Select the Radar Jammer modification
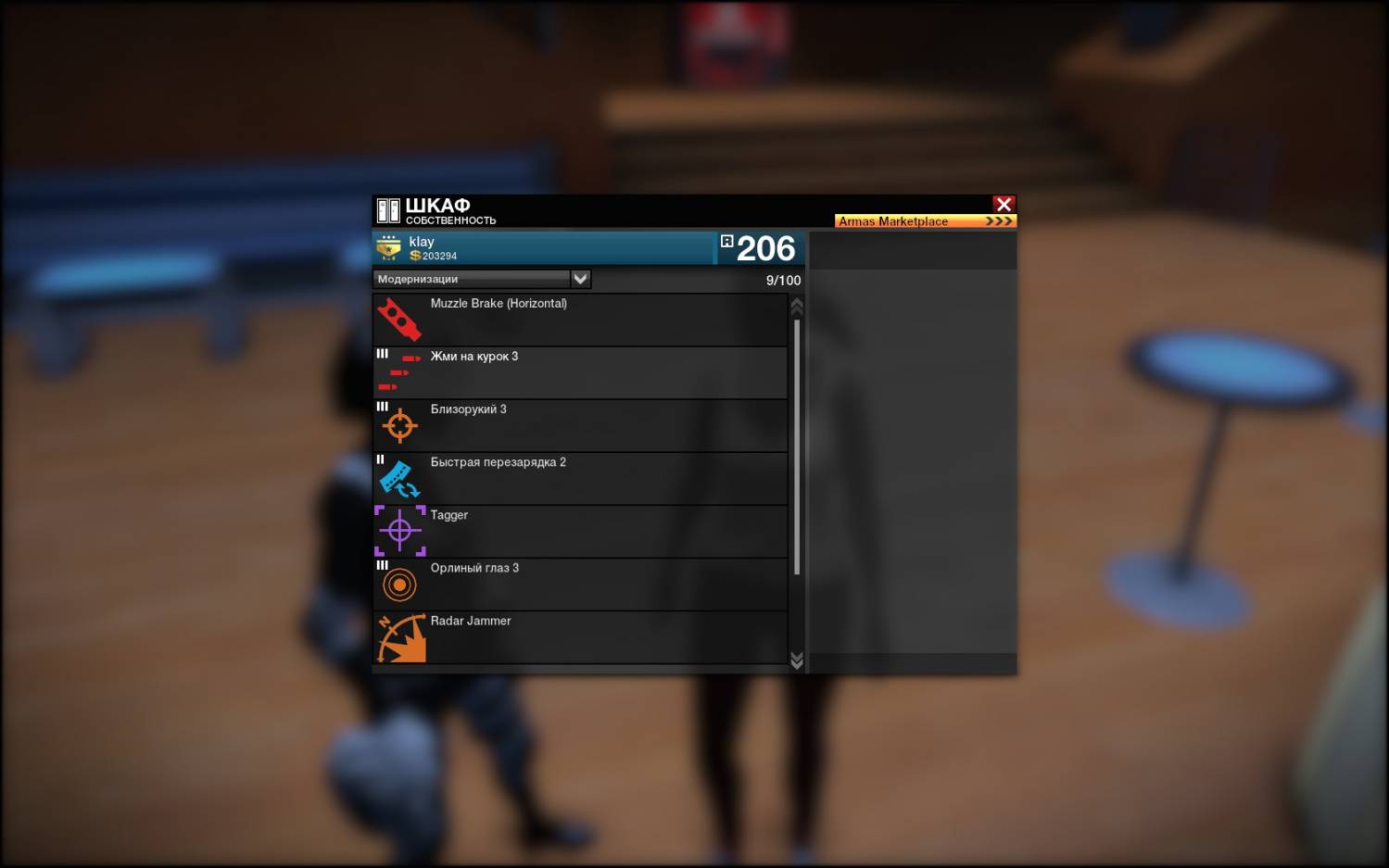 click(x=580, y=636)
